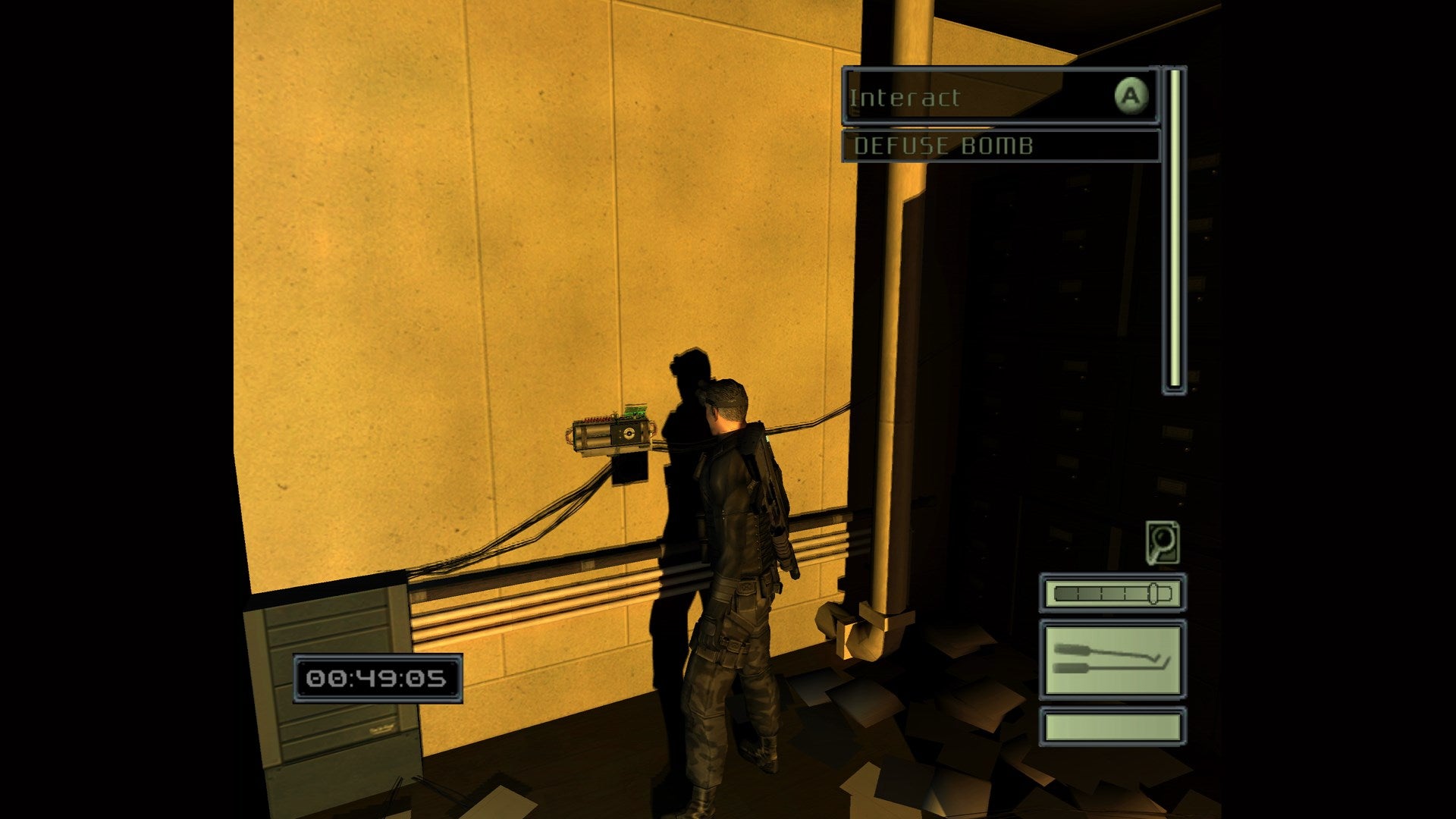The image size is (1456, 819).
Task: Expand the DEFUSE BOMB action entry
Action: [1001, 146]
